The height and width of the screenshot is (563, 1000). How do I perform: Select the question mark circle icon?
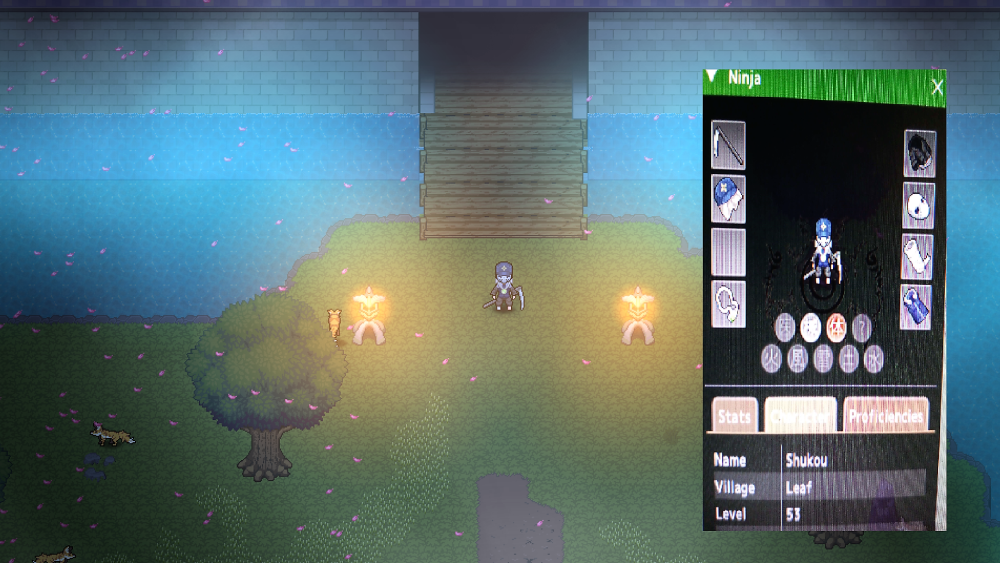click(861, 326)
